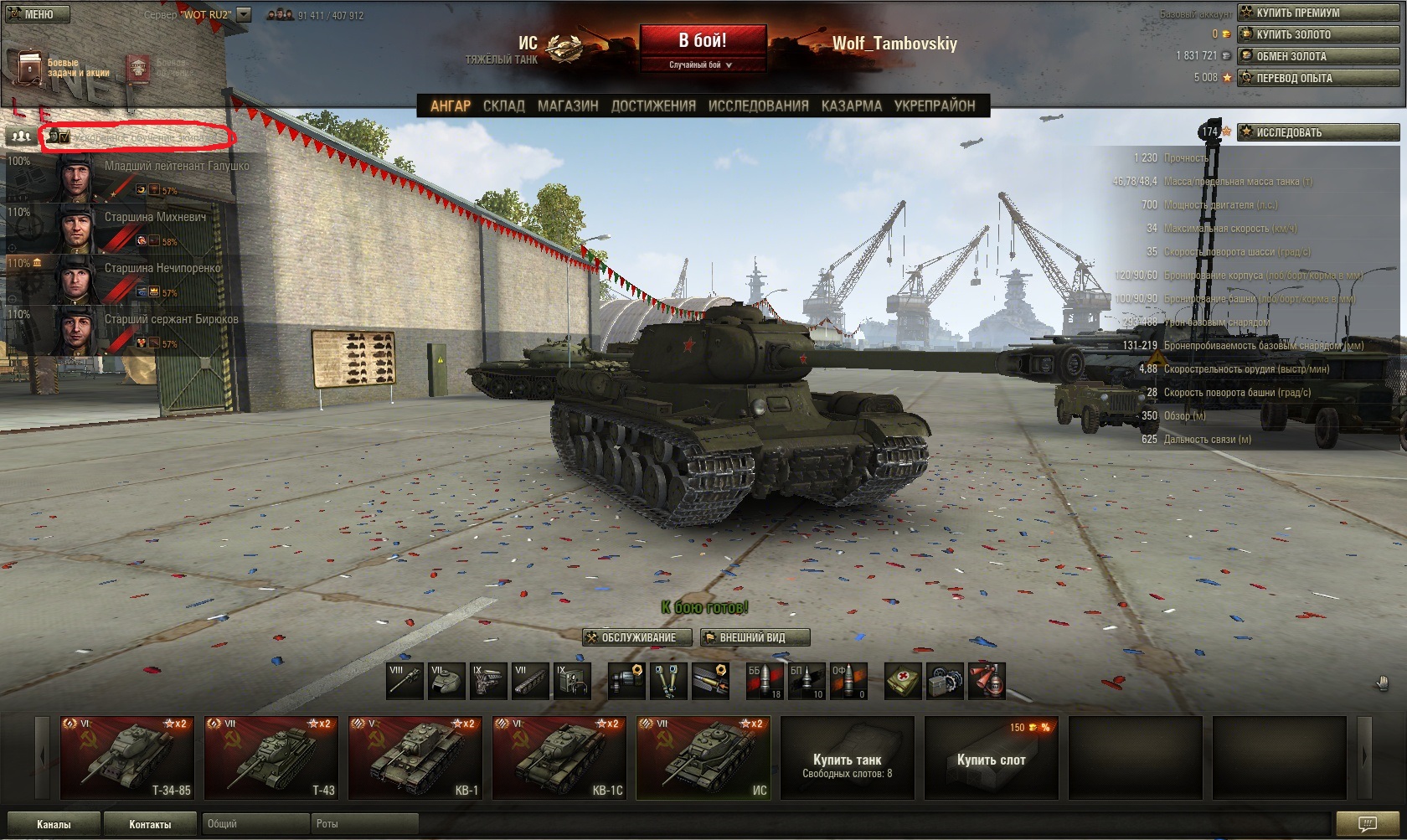Show the ИССЛЕДОВАНИЯ tab
This screenshot has width=1407, height=840.
click(758, 106)
